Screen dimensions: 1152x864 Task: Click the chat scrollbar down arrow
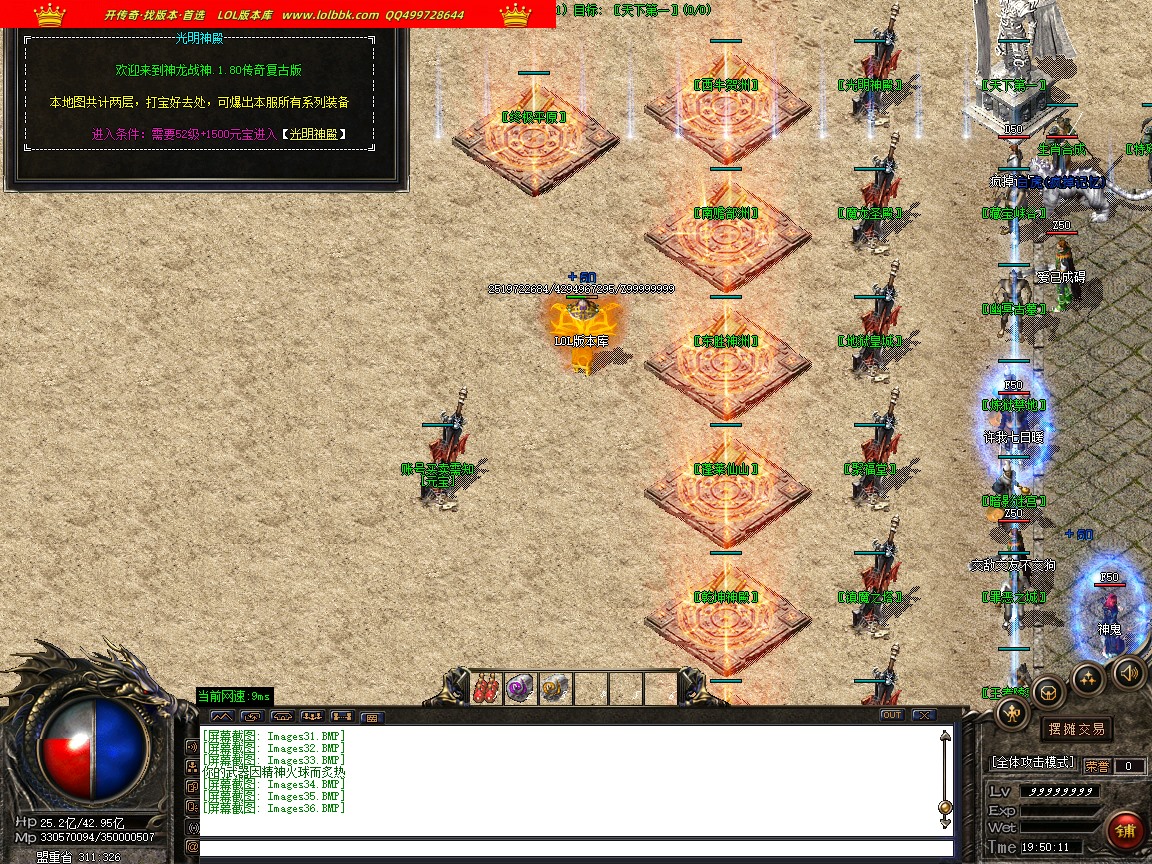point(944,822)
